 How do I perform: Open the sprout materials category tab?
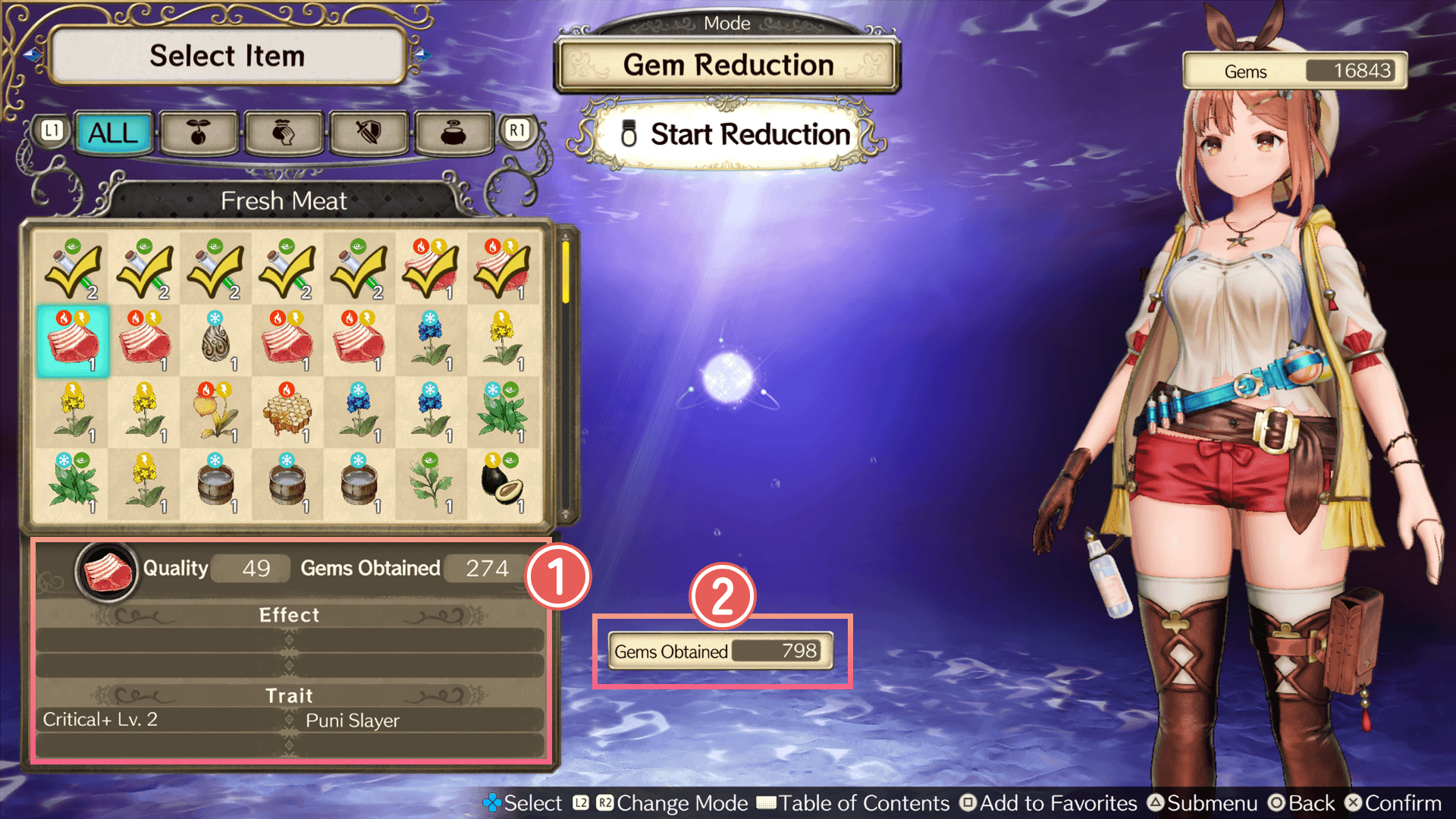click(199, 133)
